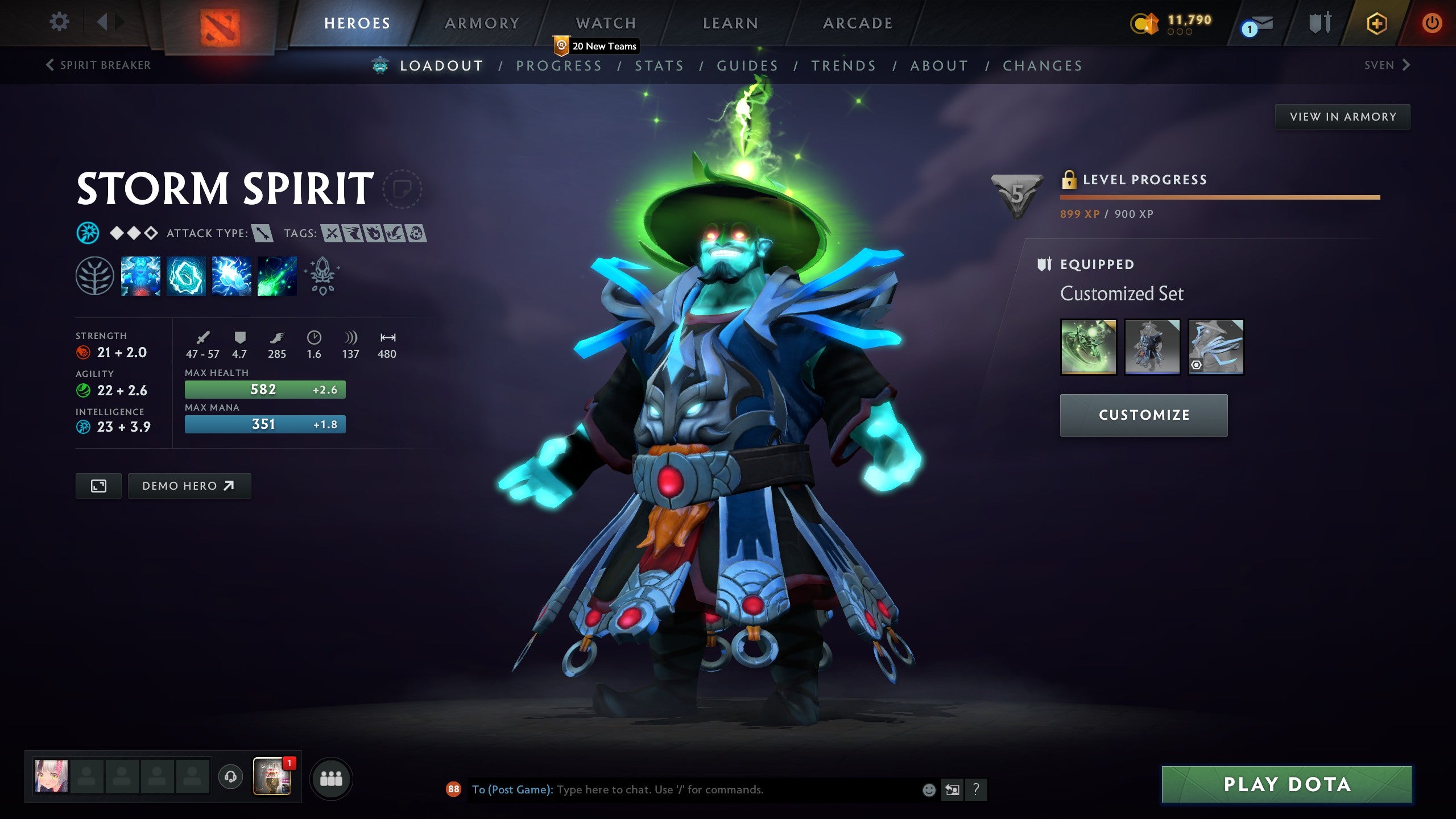Open the settings gear menu
This screenshot has width=1456, height=819.
pyautogui.click(x=59, y=21)
